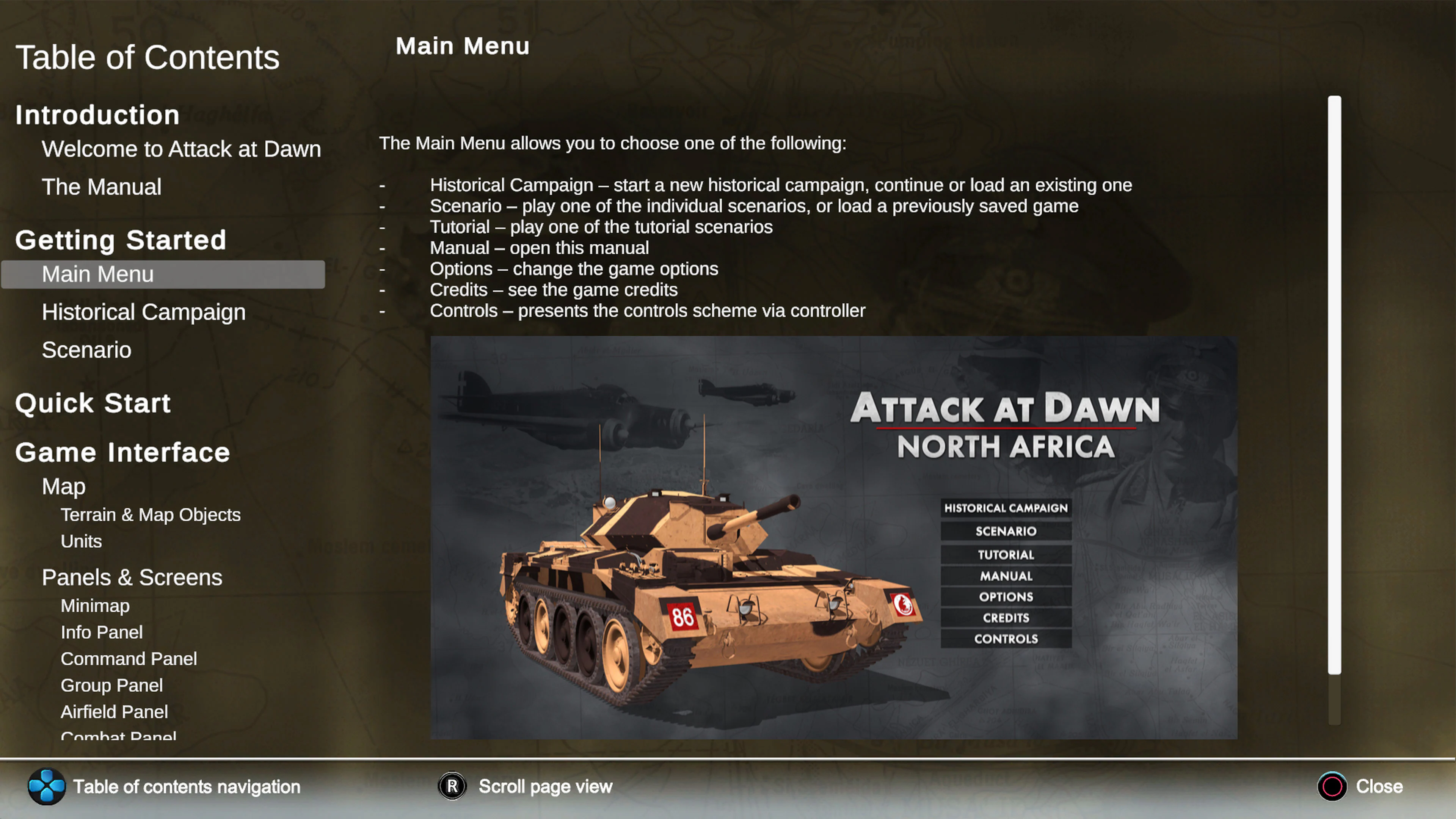The height and width of the screenshot is (819, 1456).
Task: Open the Welcome to Attack at Dawn section
Action: (x=181, y=149)
